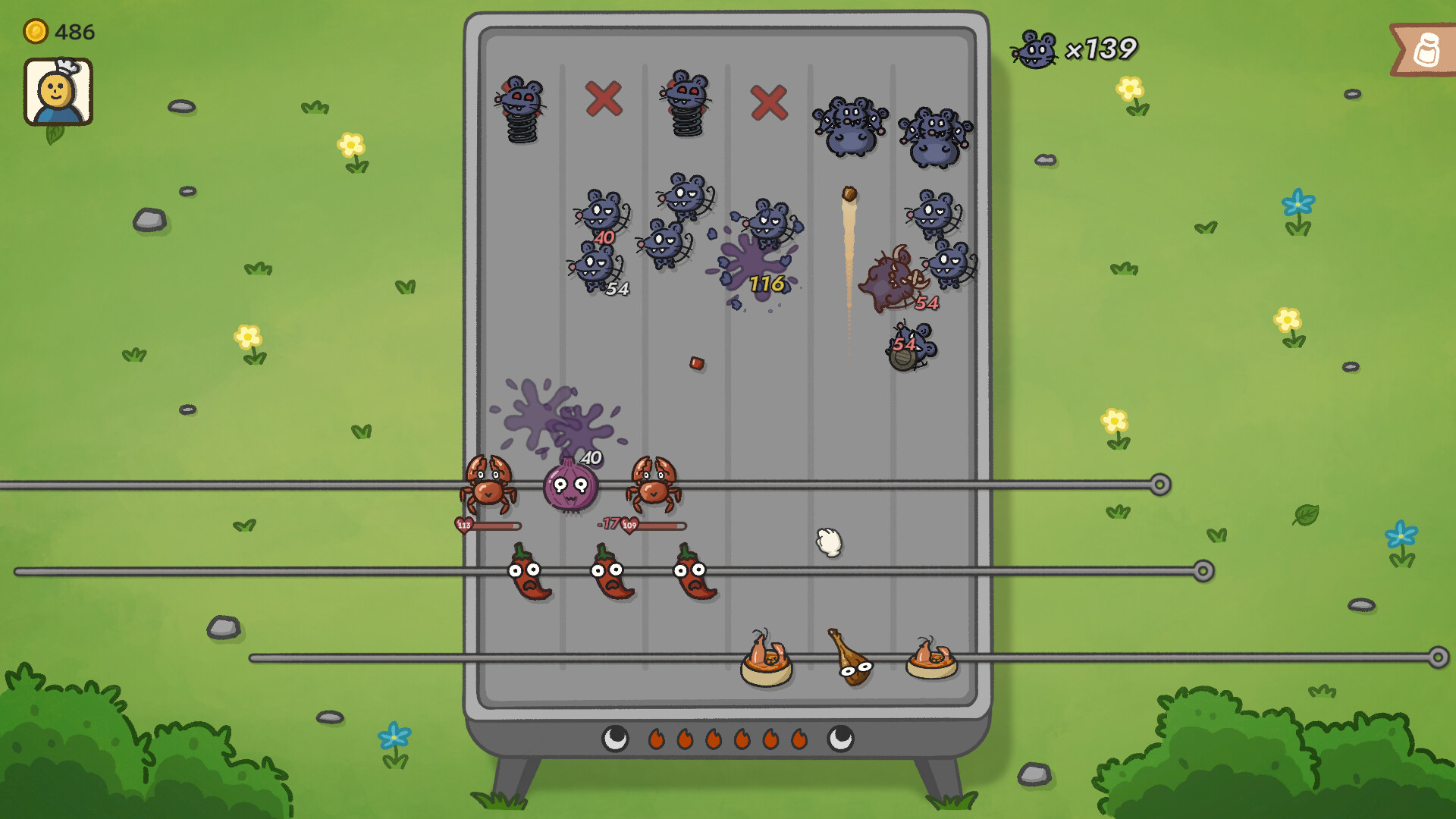
Task: Select the ring handle of the chili pepper skewer
Action: (1203, 571)
